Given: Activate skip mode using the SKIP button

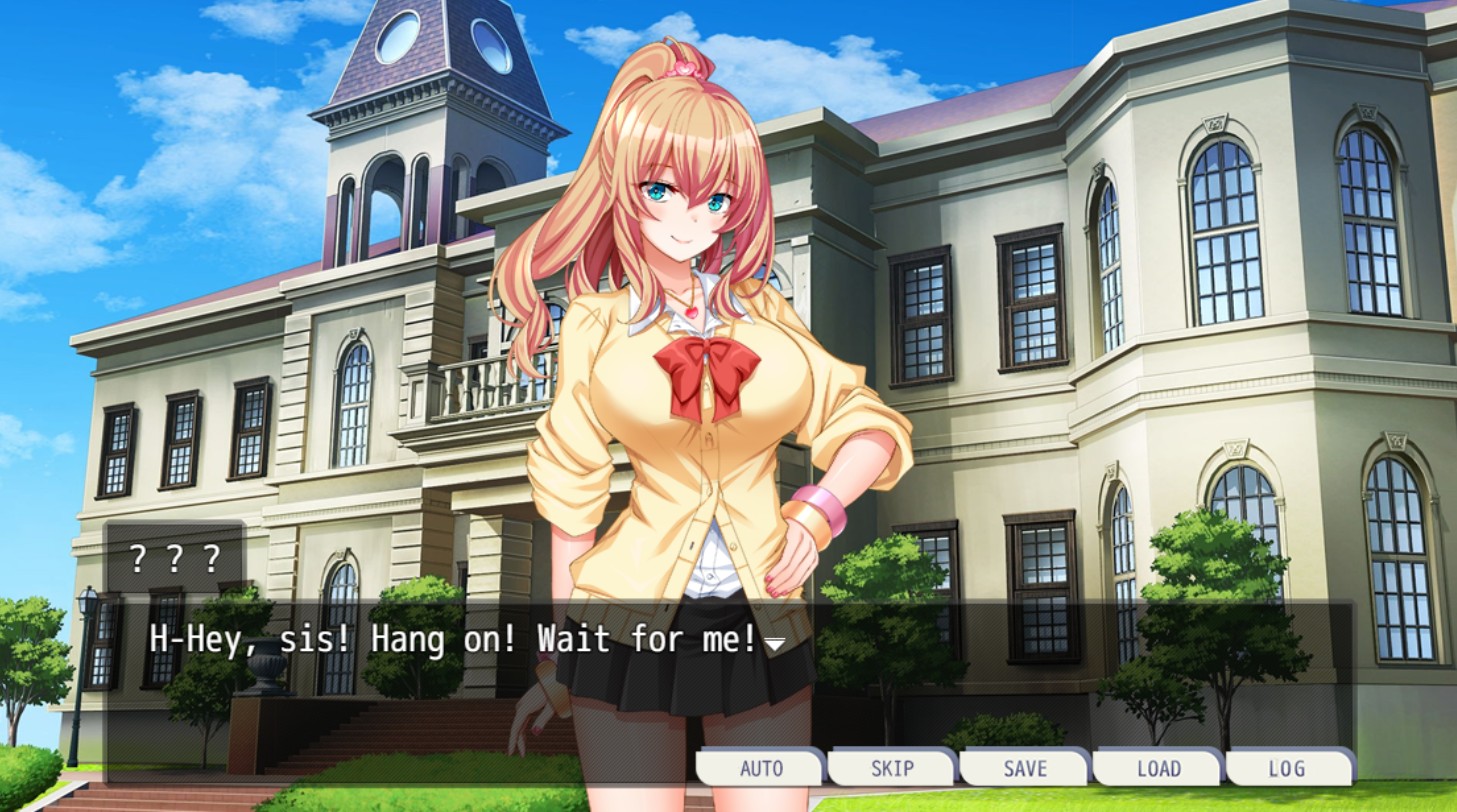Looking at the screenshot, I should pos(893,769).
